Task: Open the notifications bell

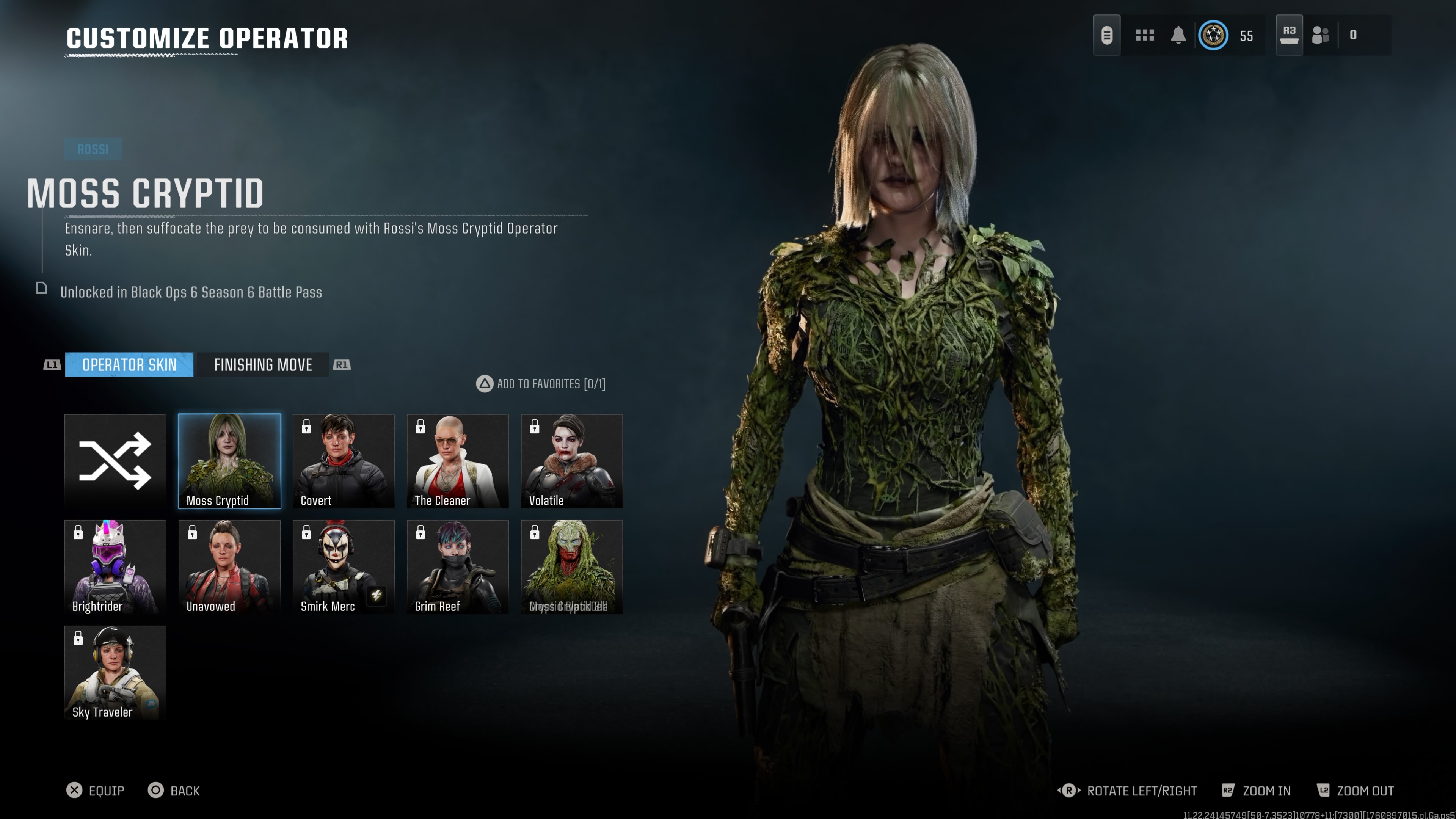Action: pos(1178,35)
